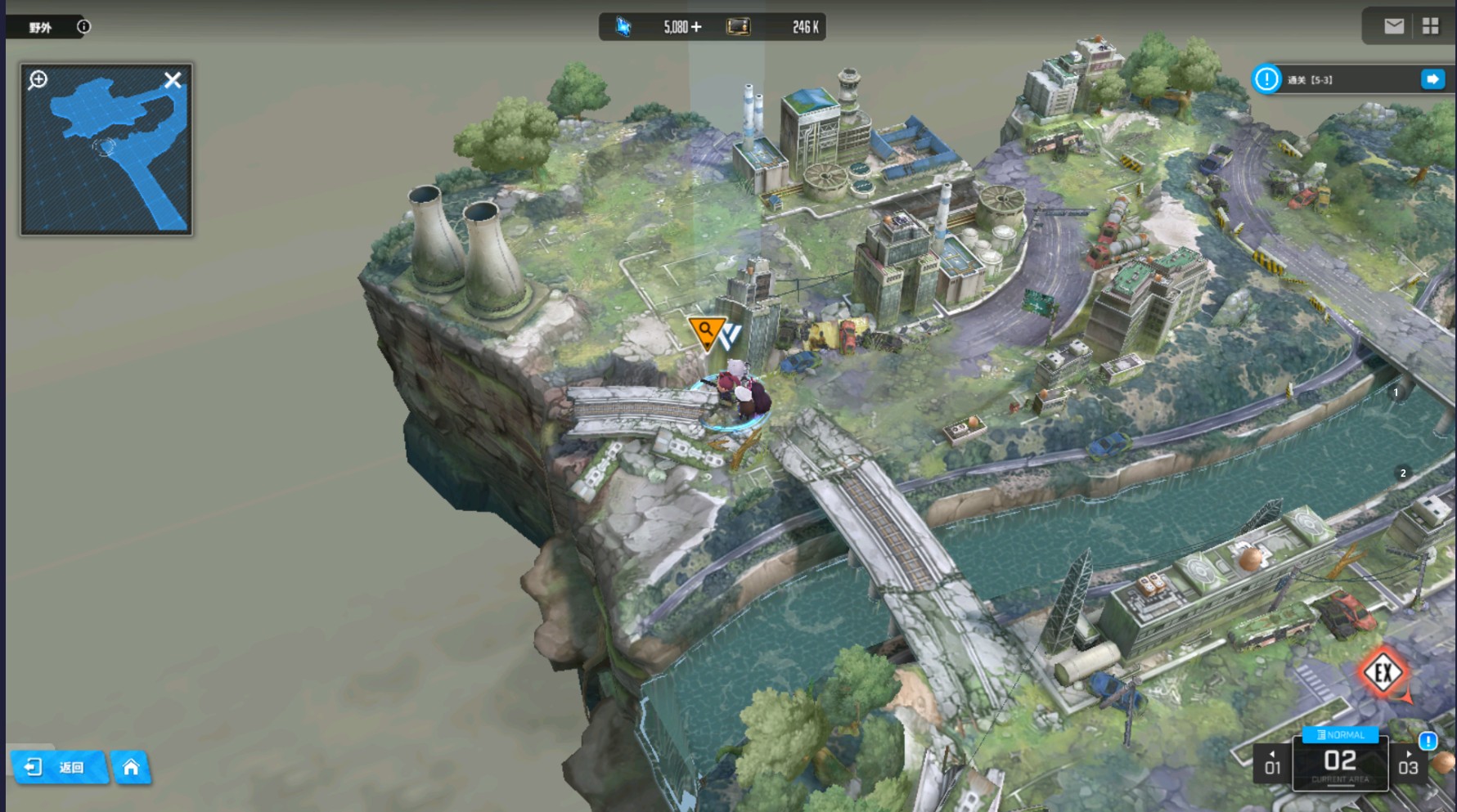Open the NORMAL difficulty selector
The image size is (1457, 812).
coord(1340,734)
